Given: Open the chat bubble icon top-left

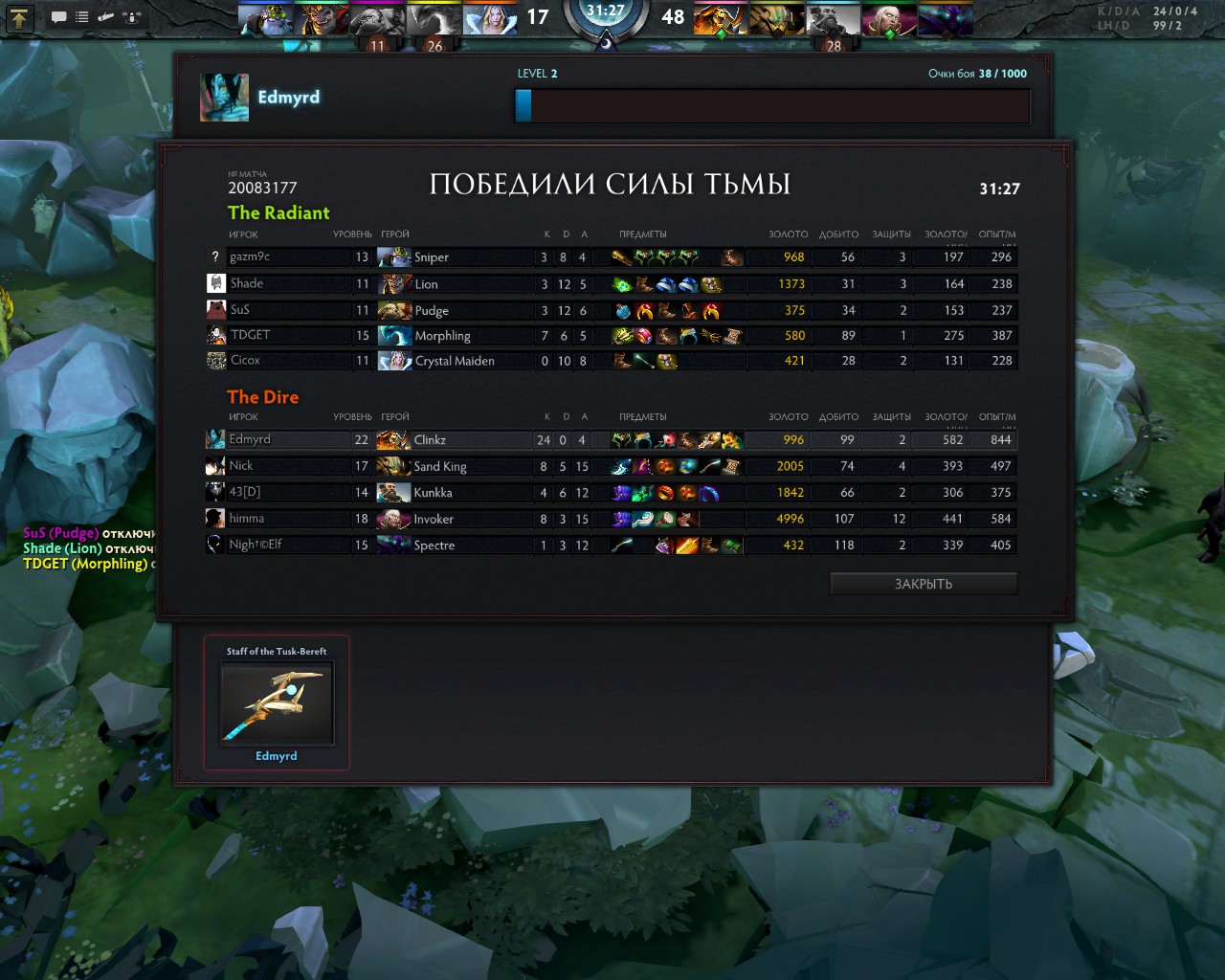Looking at the screenshot, I should click(x=59, y=16).
